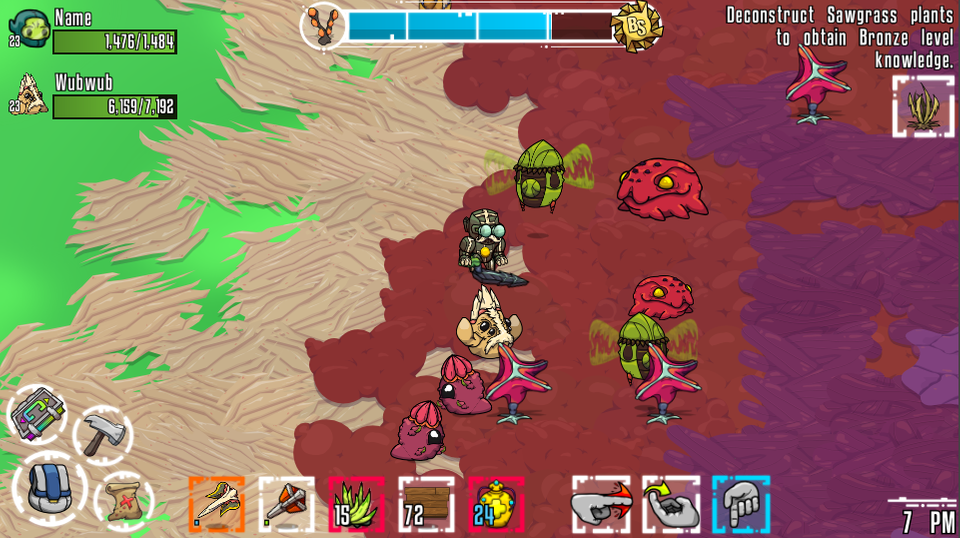The height and width of the screenshot is (538, 960).
Task: Activate the build hammer icon
Action: click(103, 434)
